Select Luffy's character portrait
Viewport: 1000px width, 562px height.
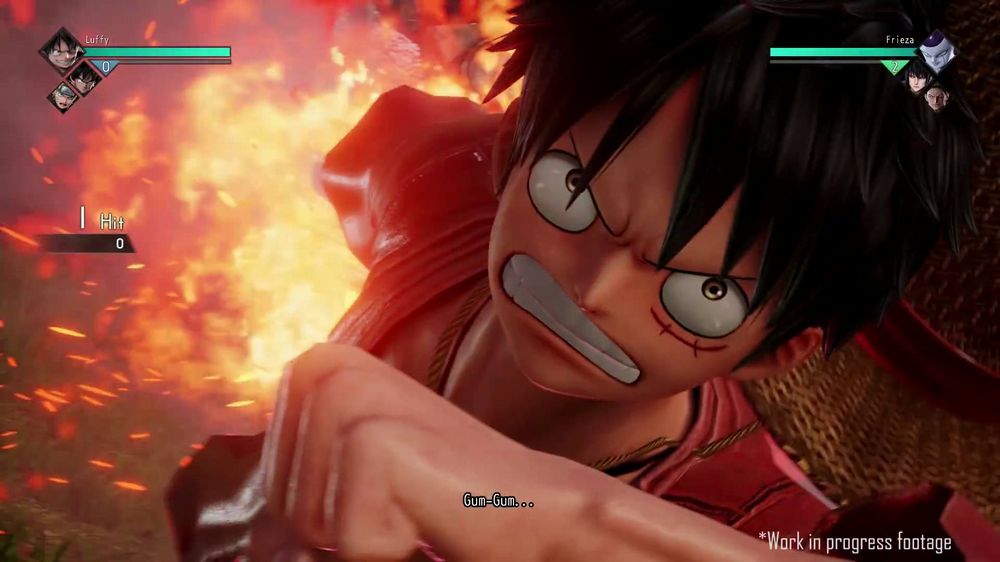tap(62, 50)
